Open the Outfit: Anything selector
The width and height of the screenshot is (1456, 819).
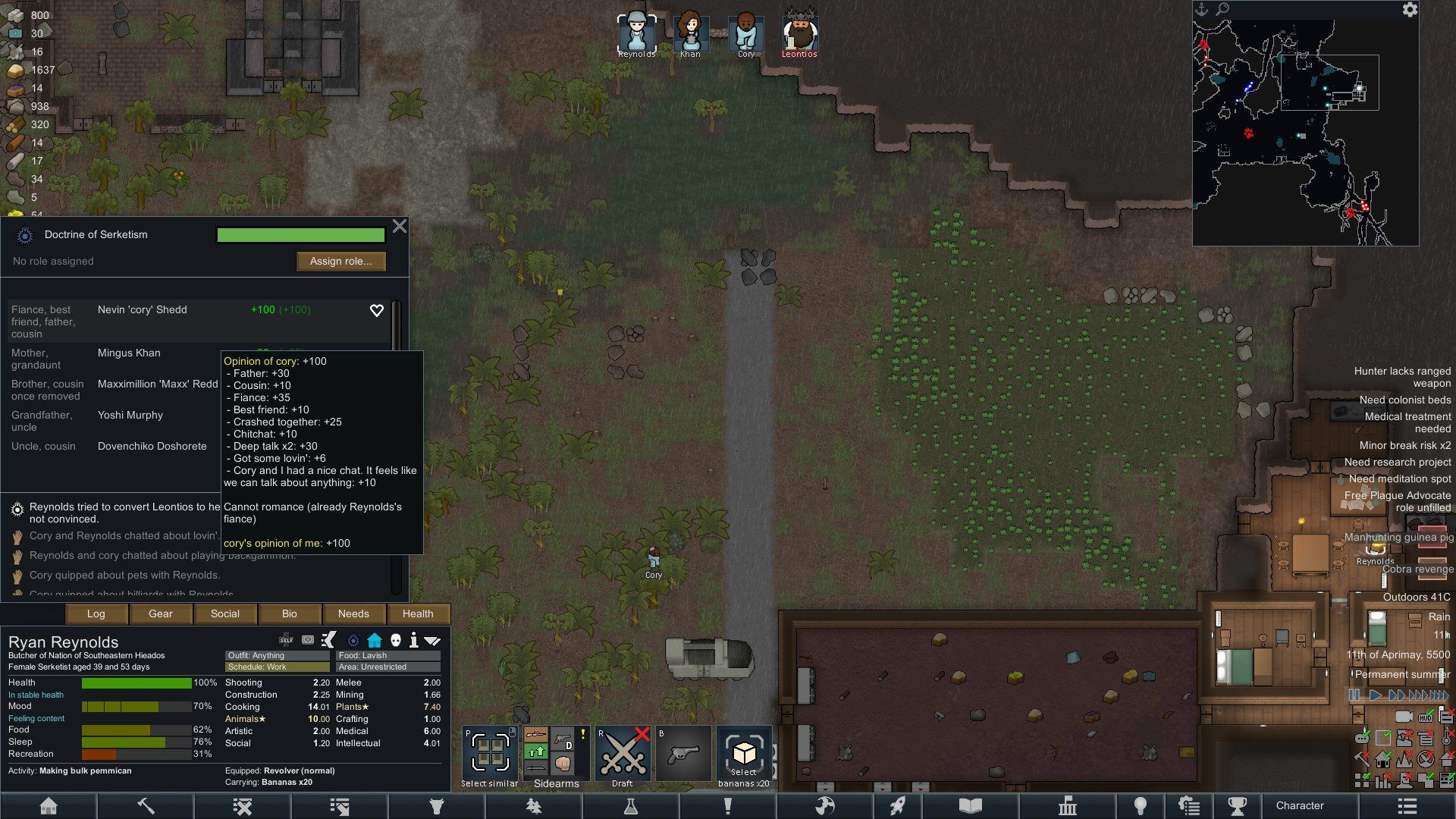pos(278,655)
